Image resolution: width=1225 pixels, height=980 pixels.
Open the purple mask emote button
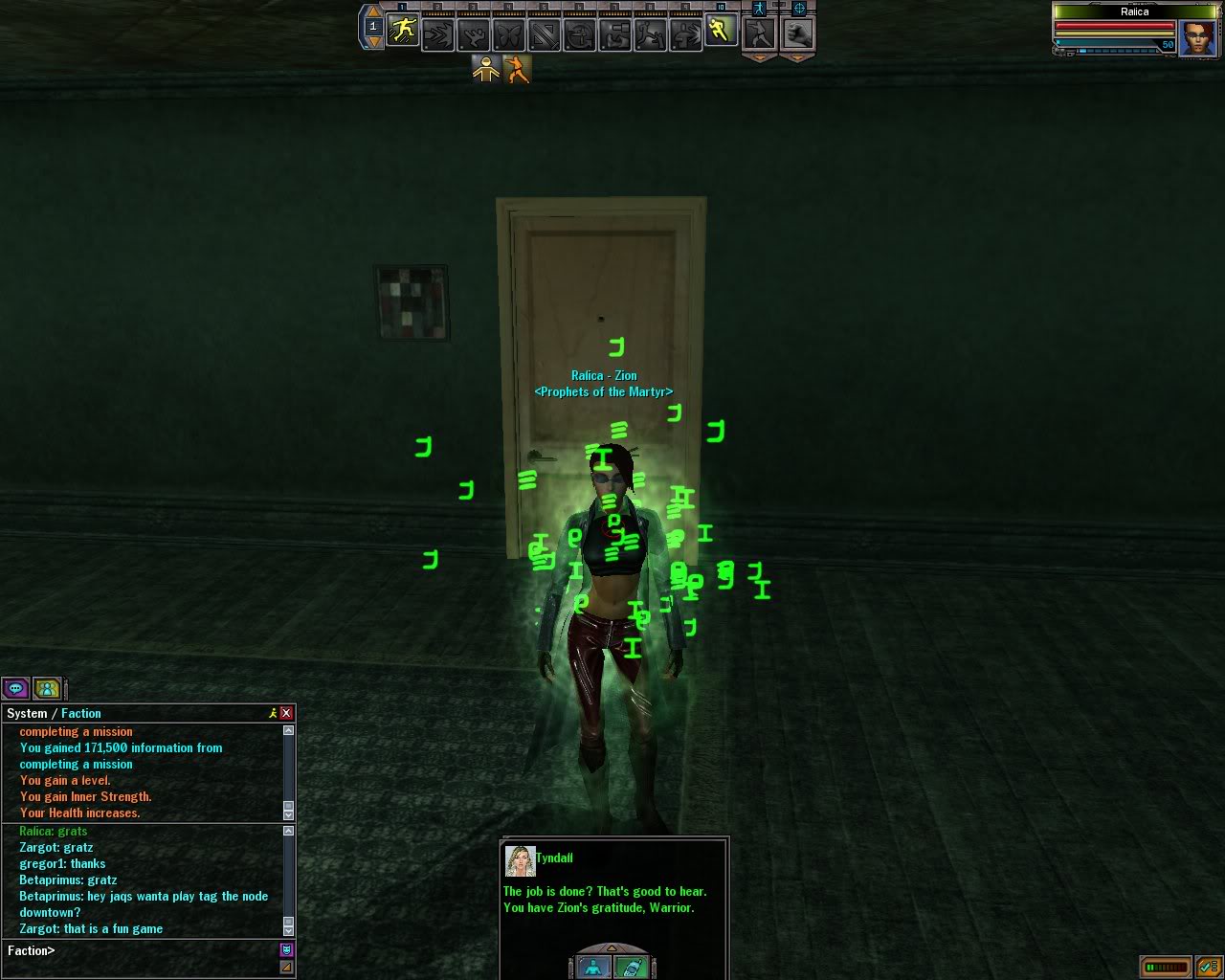(x=285, y=949)
